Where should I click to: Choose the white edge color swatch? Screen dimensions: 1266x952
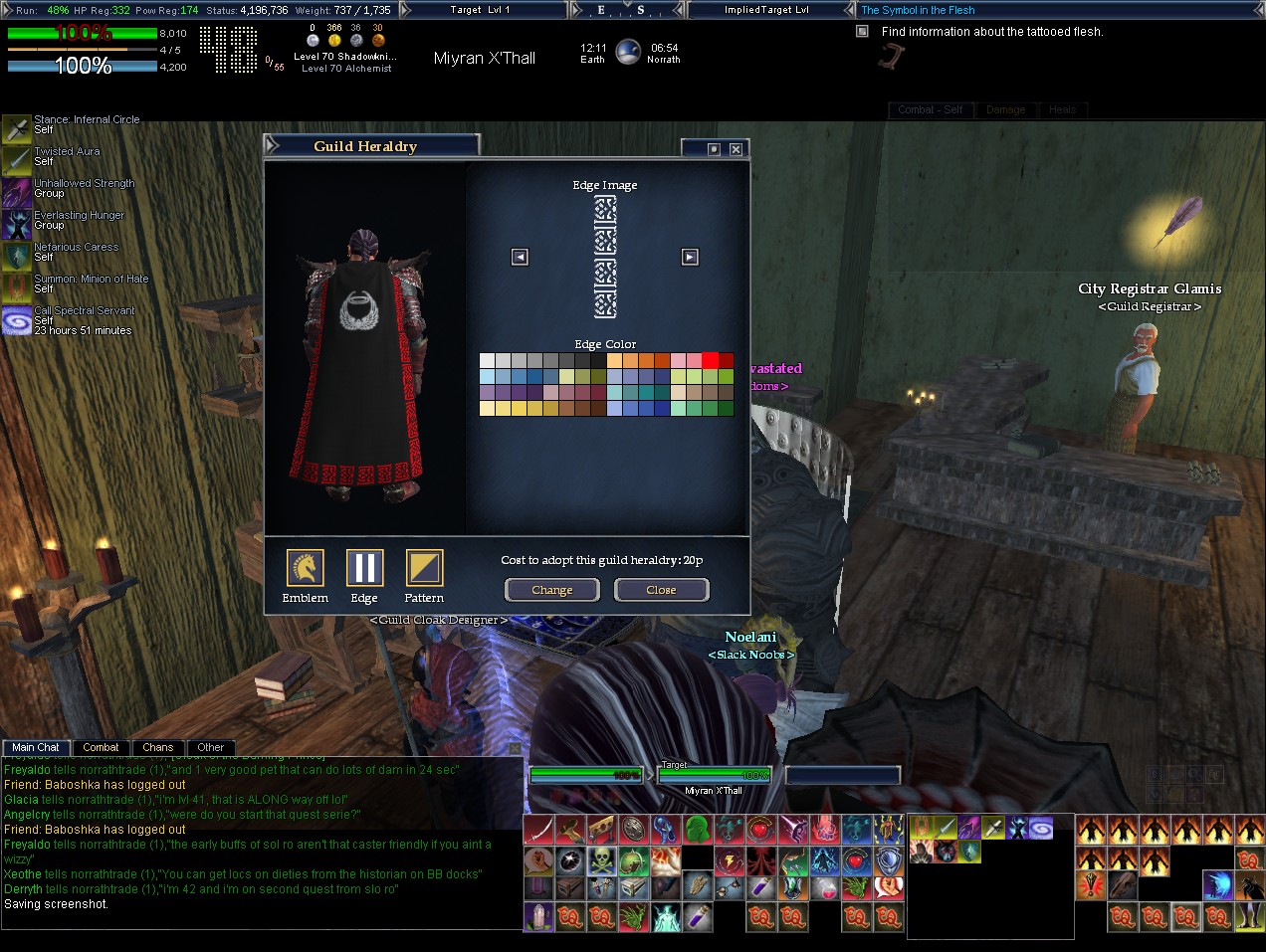pos(487,360)
